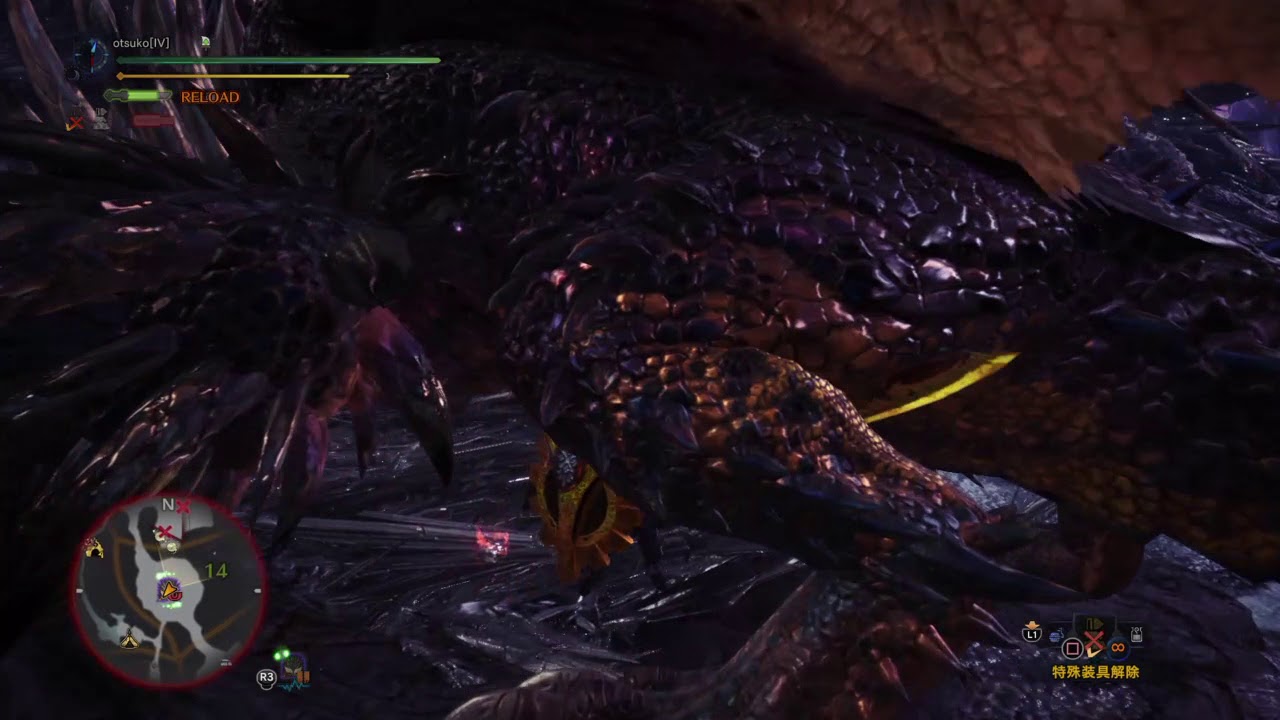Choose the jar item in item bar
The image size is (1280, 720).
[x=1136, y=634]
